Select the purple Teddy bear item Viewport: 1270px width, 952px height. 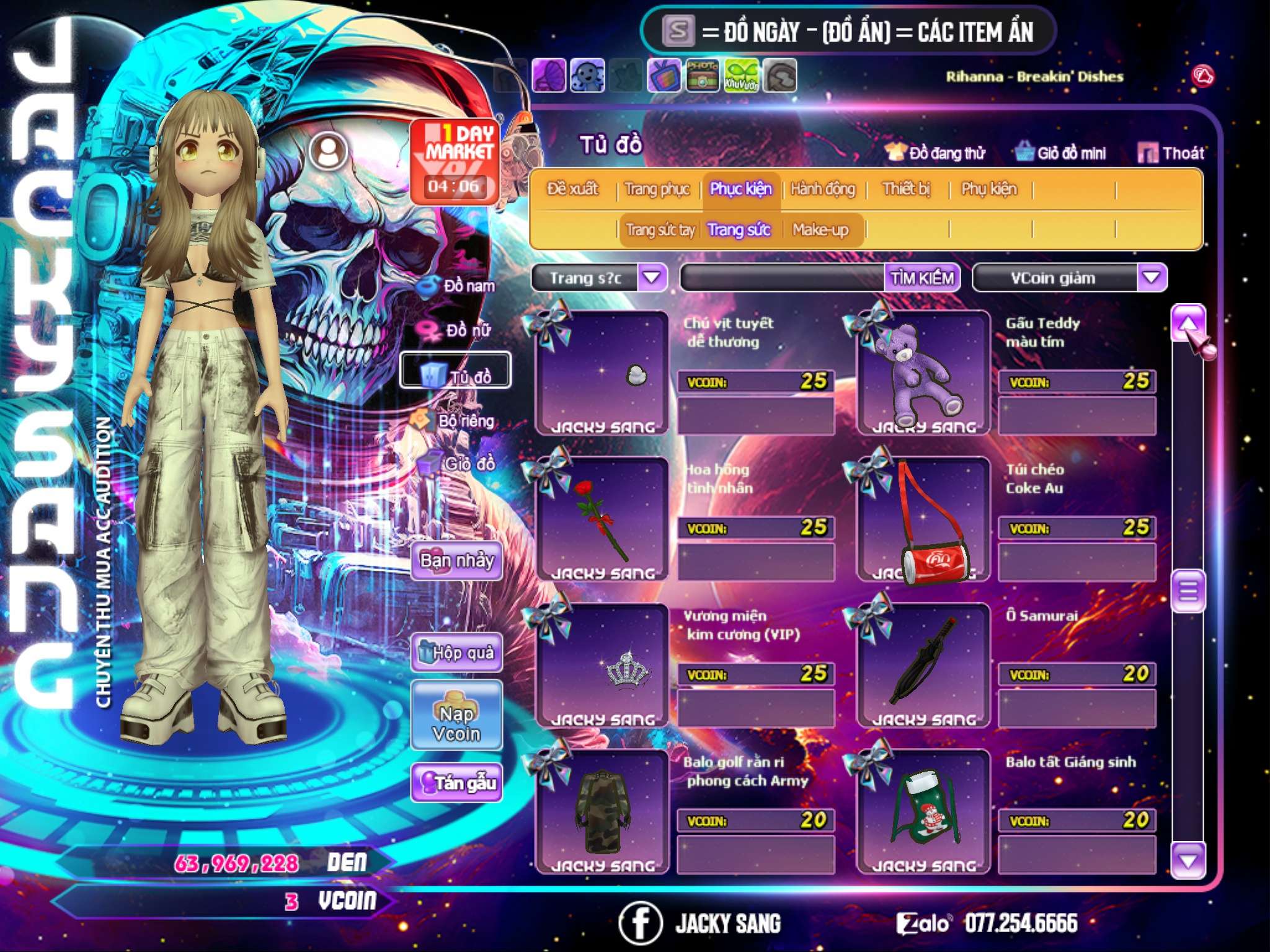[923, 372]
